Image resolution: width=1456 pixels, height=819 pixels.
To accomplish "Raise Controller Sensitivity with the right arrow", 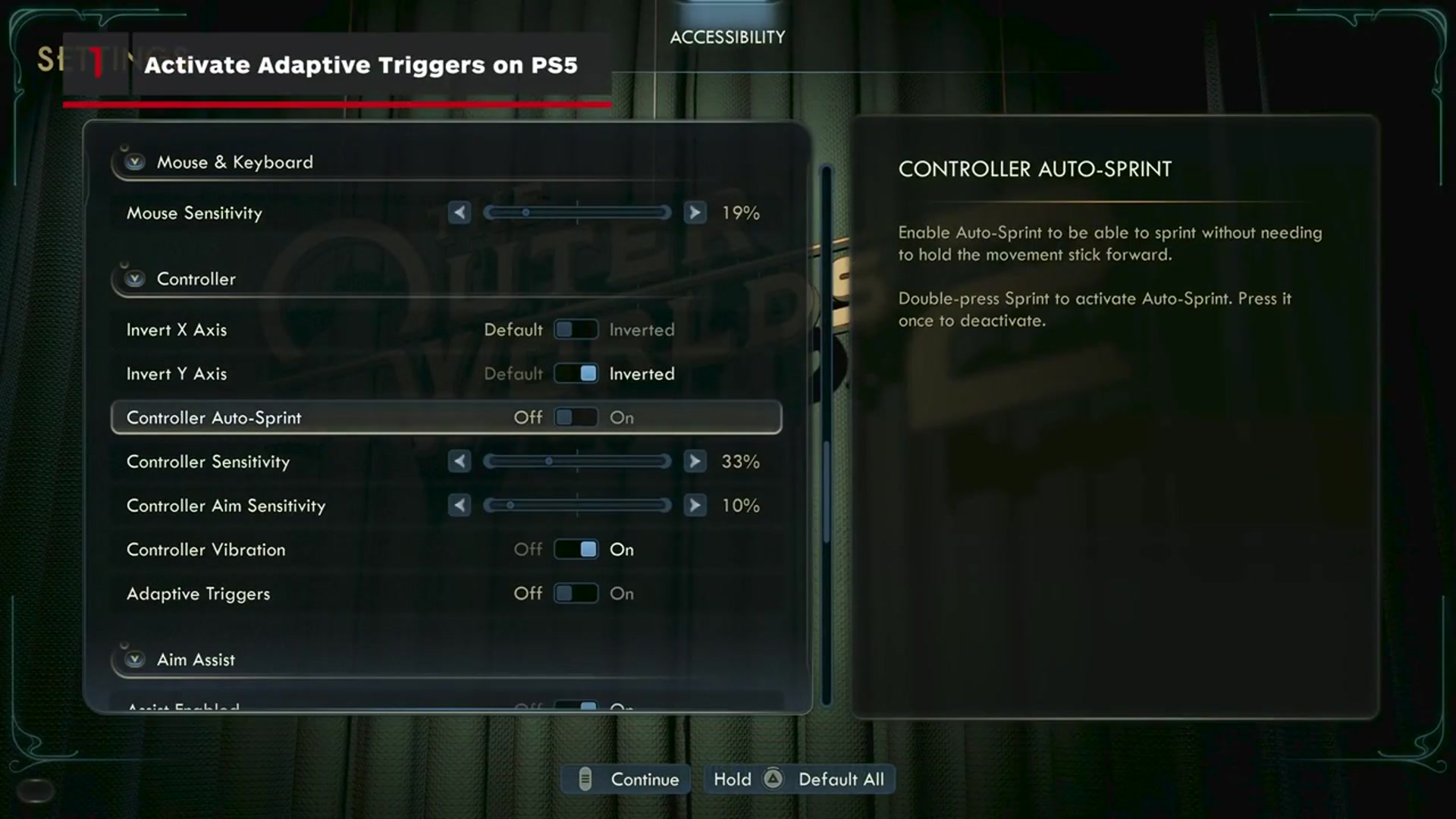I will point(695,462).
